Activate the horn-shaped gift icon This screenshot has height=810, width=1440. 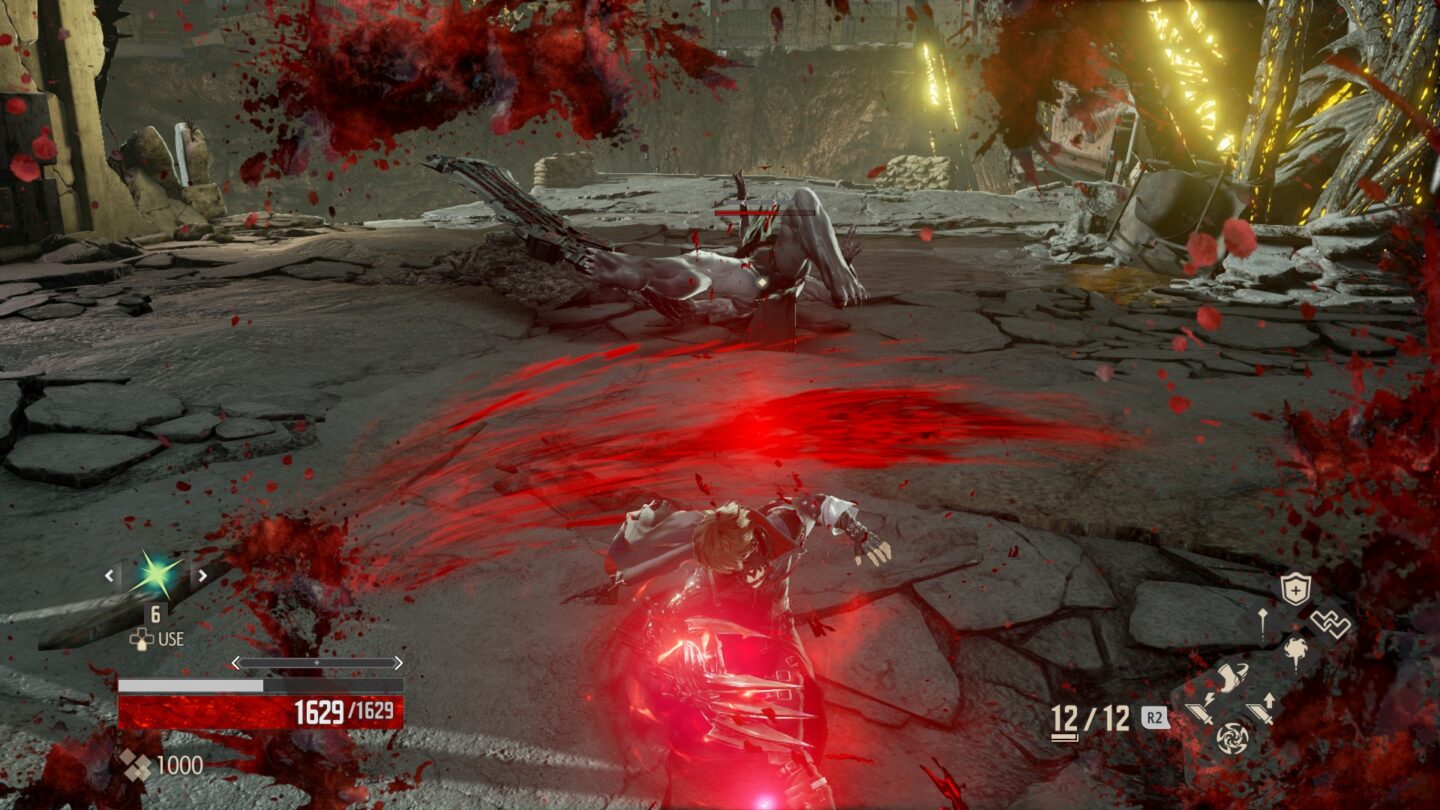[1232, 676]
